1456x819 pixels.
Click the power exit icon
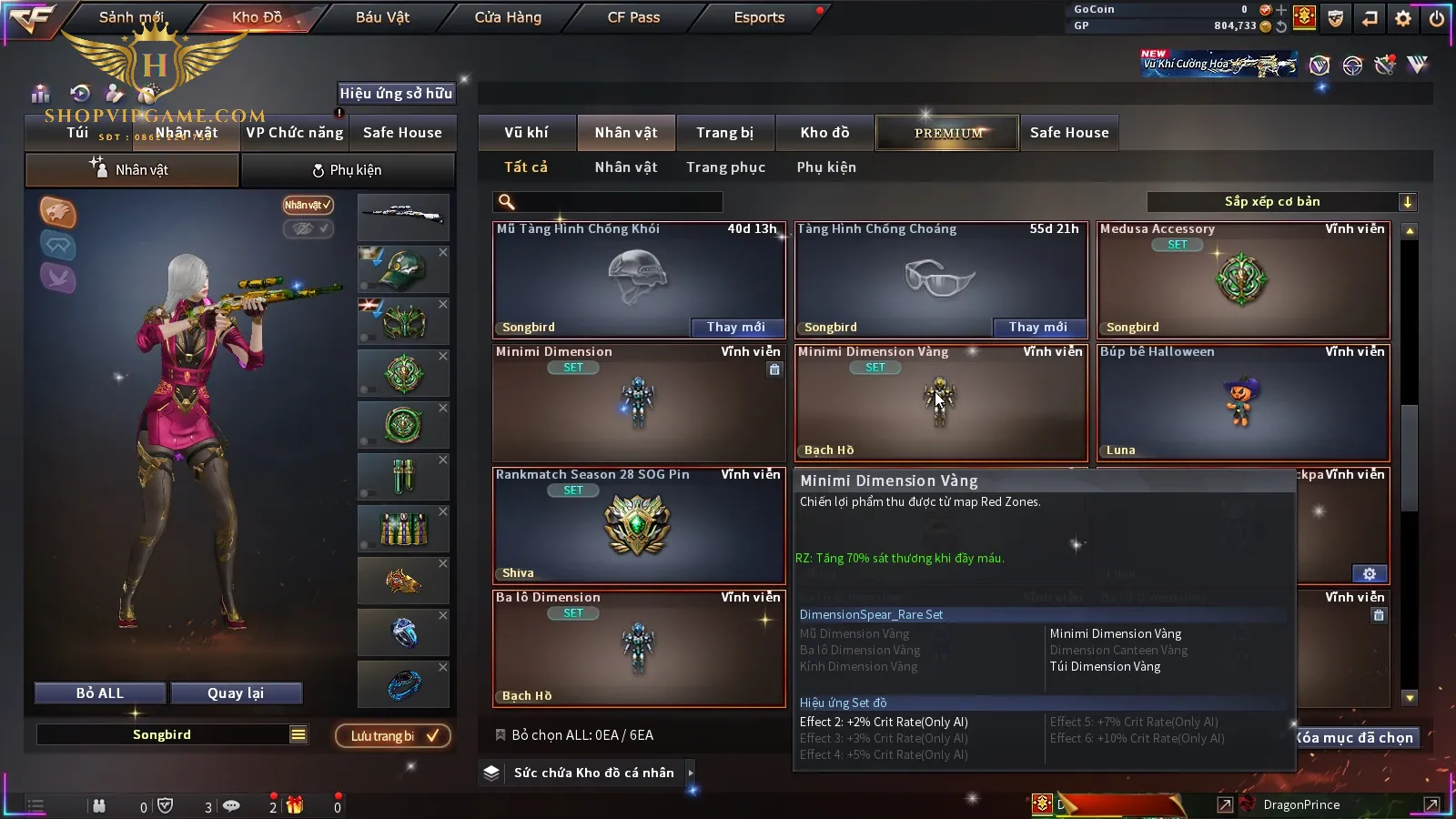point(1436,18)
